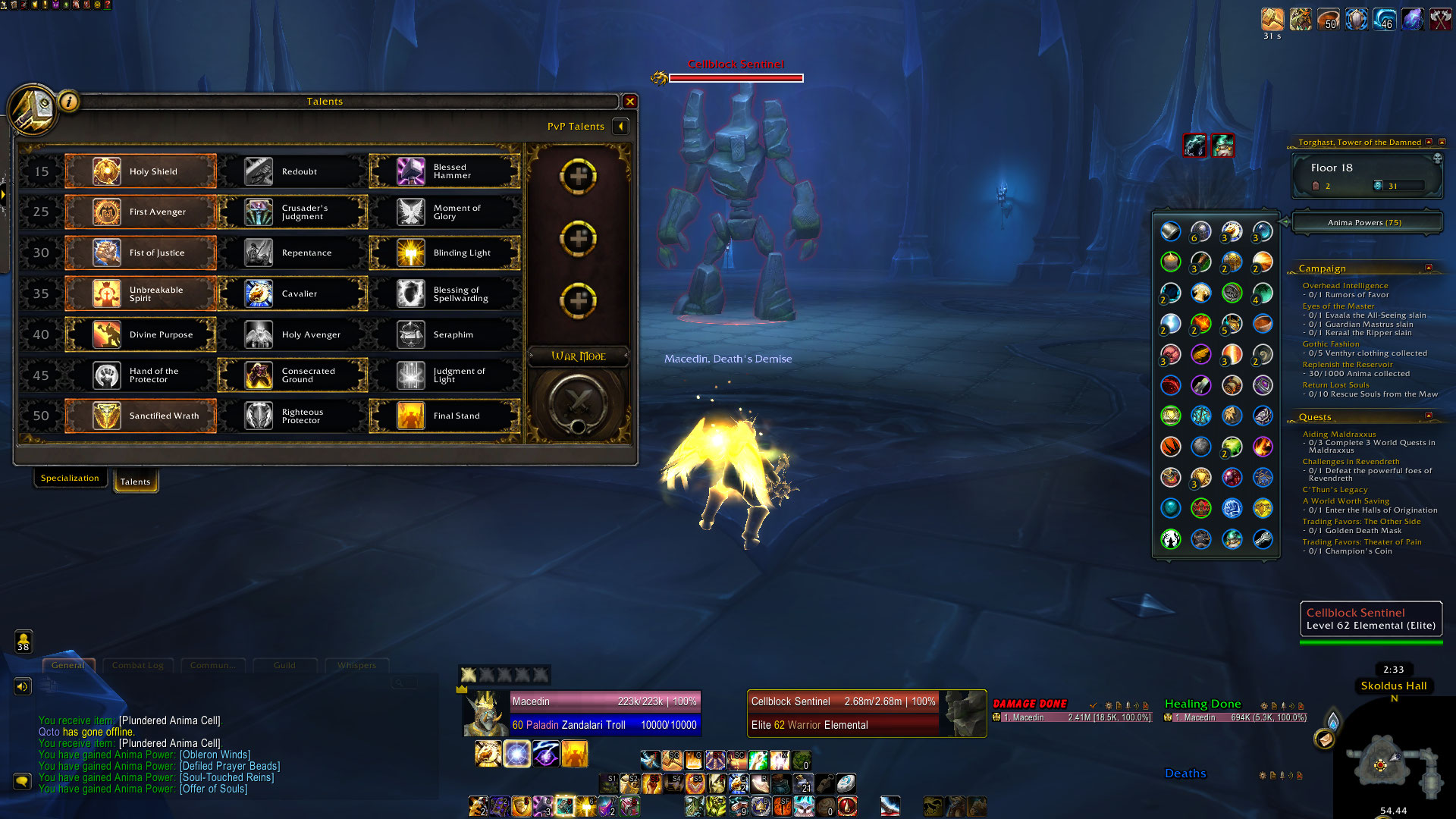Open the Combat Log chat tab
1456x819 pixels.
click(137, 666)
